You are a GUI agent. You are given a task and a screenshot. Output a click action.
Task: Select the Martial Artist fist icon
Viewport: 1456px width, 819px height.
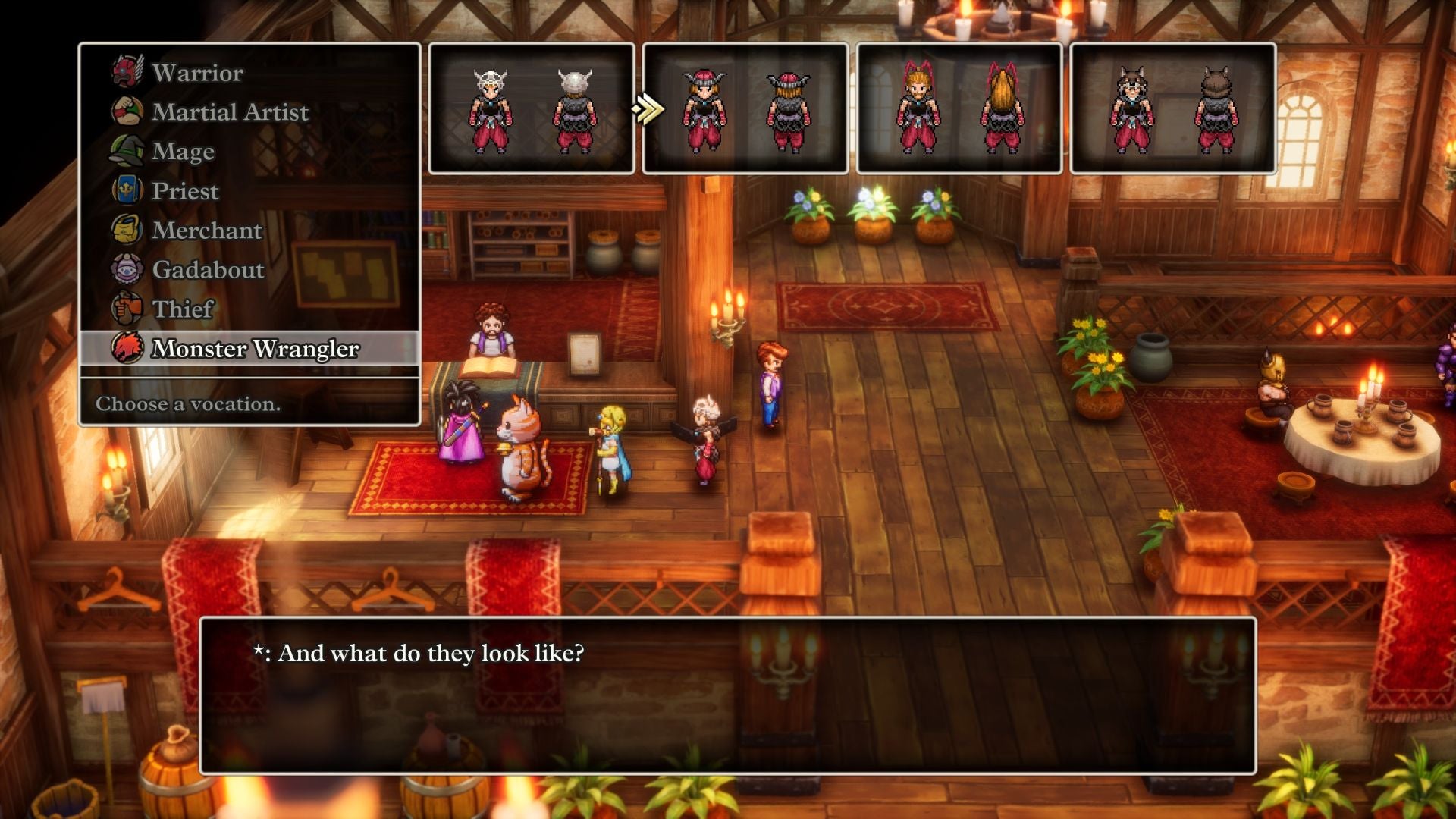(x=126, y=111)
